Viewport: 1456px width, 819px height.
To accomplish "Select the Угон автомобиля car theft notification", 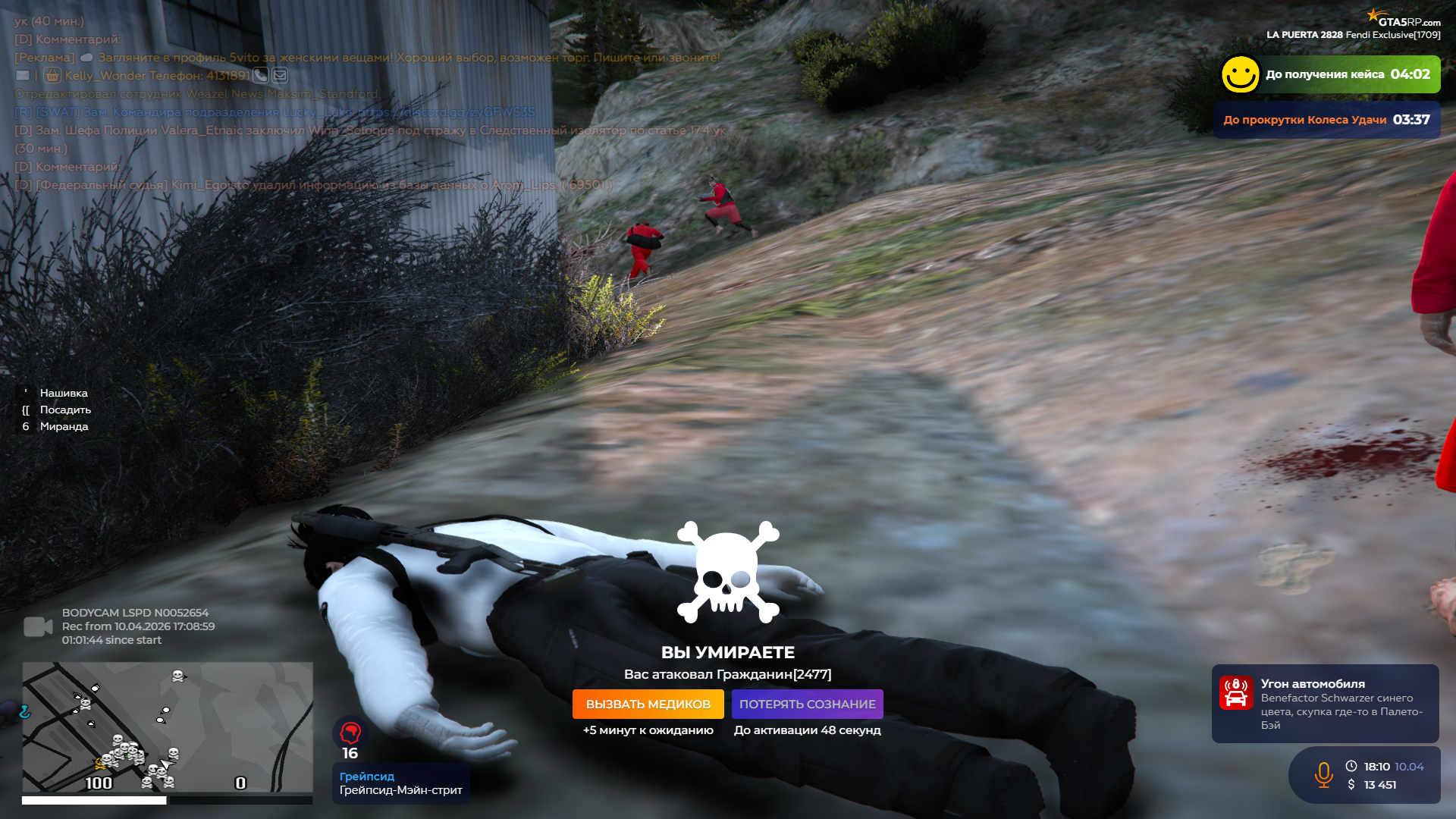I will [x=1325, y=703].
